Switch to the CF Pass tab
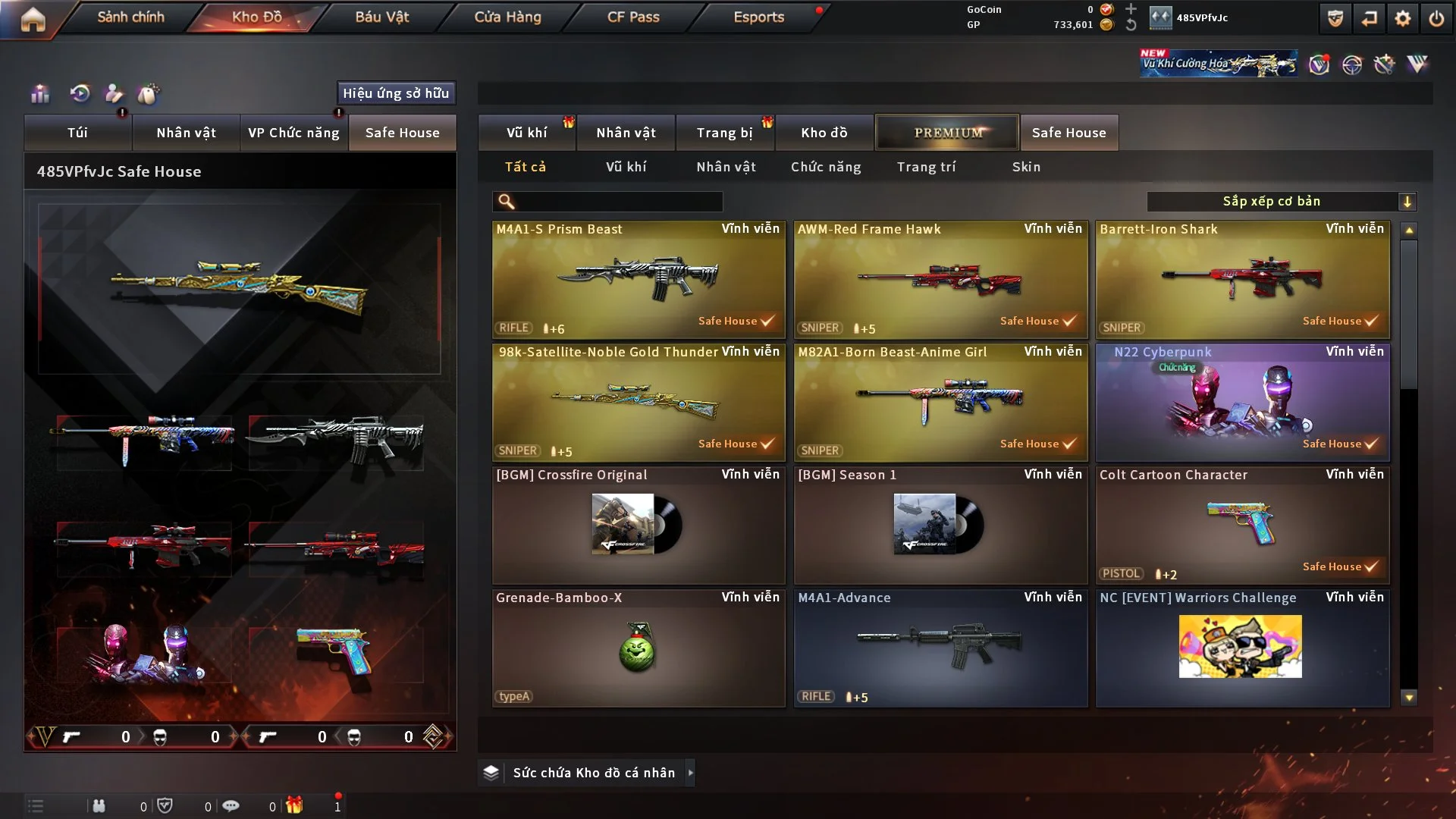 pyautogui.click(x=633, y=17)
